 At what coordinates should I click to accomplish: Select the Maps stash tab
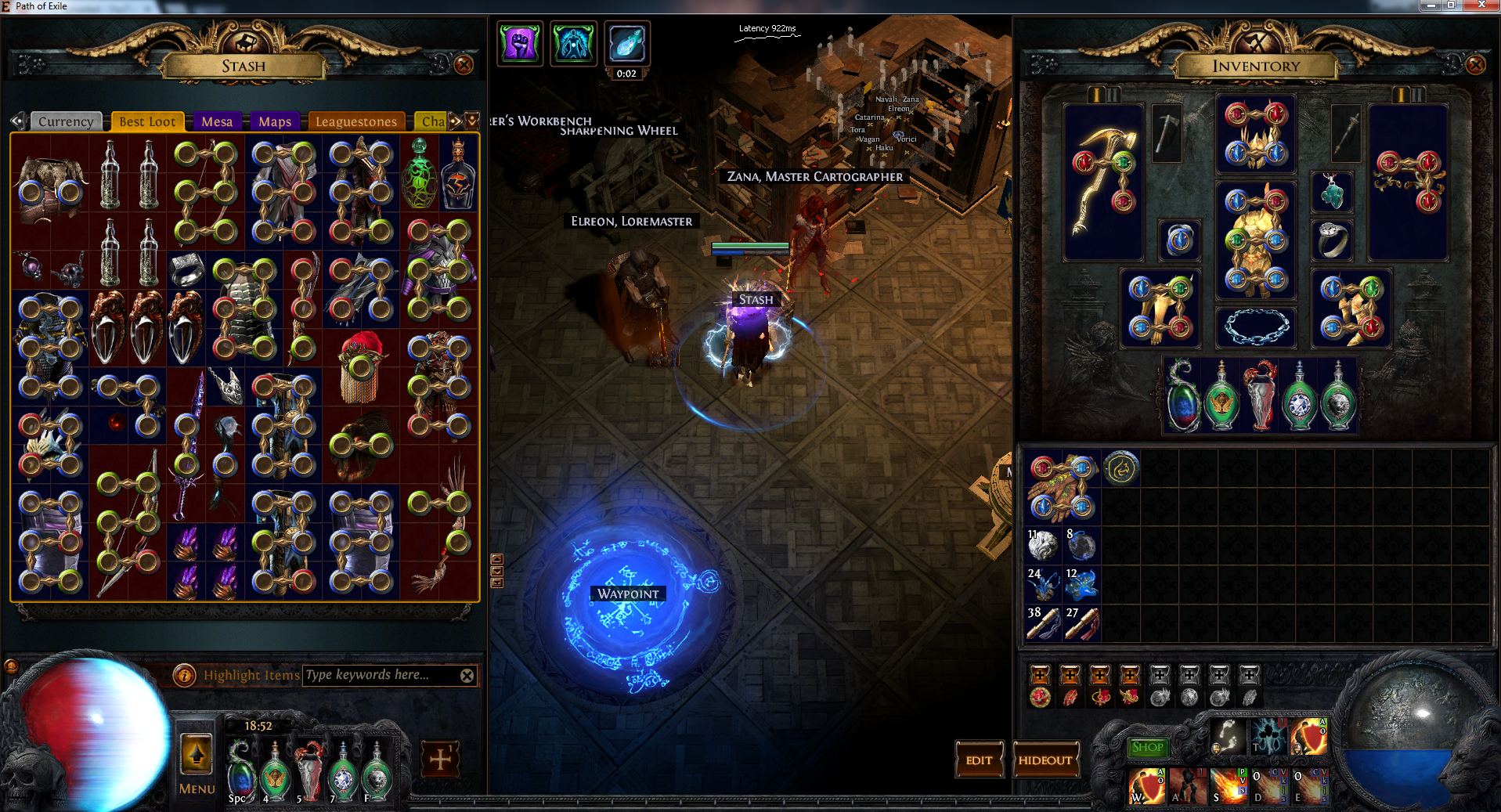tap(275, 121)
